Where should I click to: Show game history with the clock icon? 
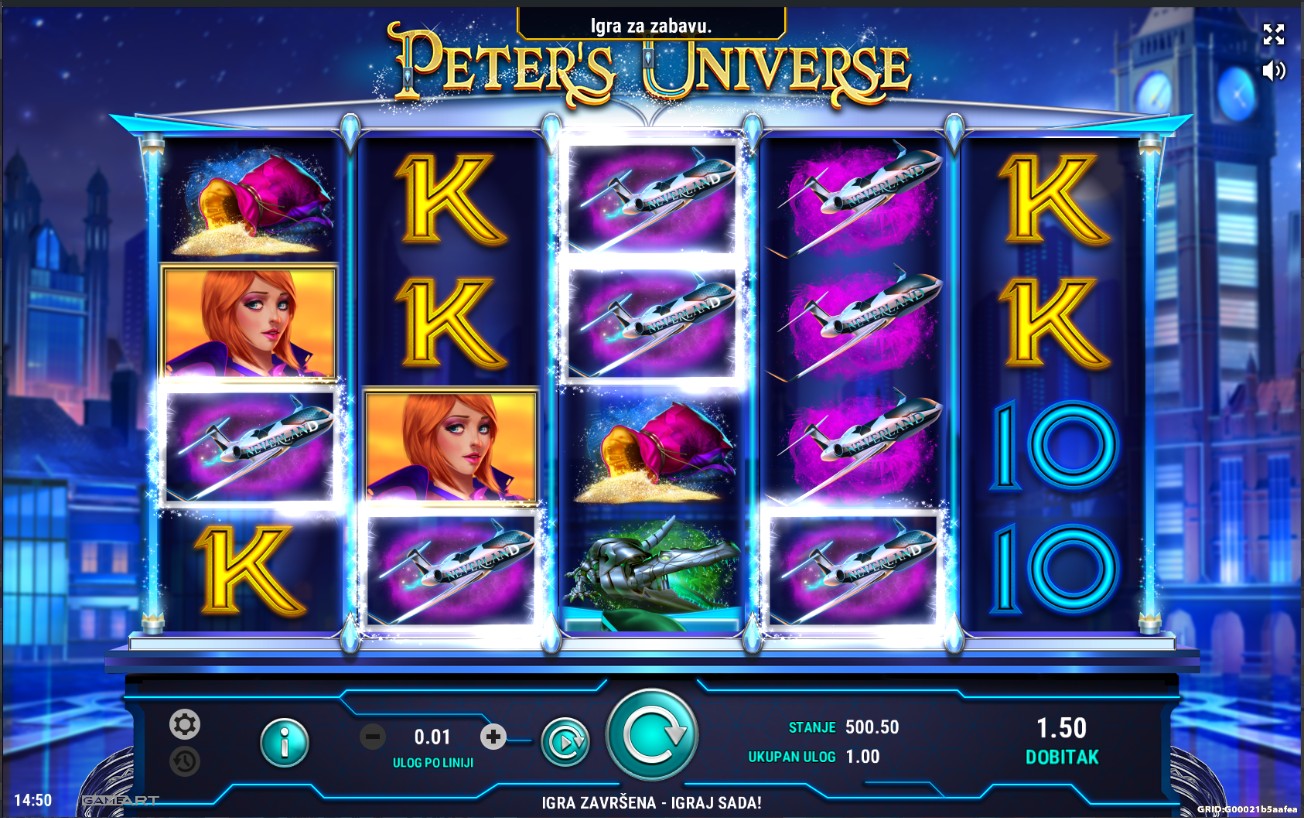pos(184,761)
